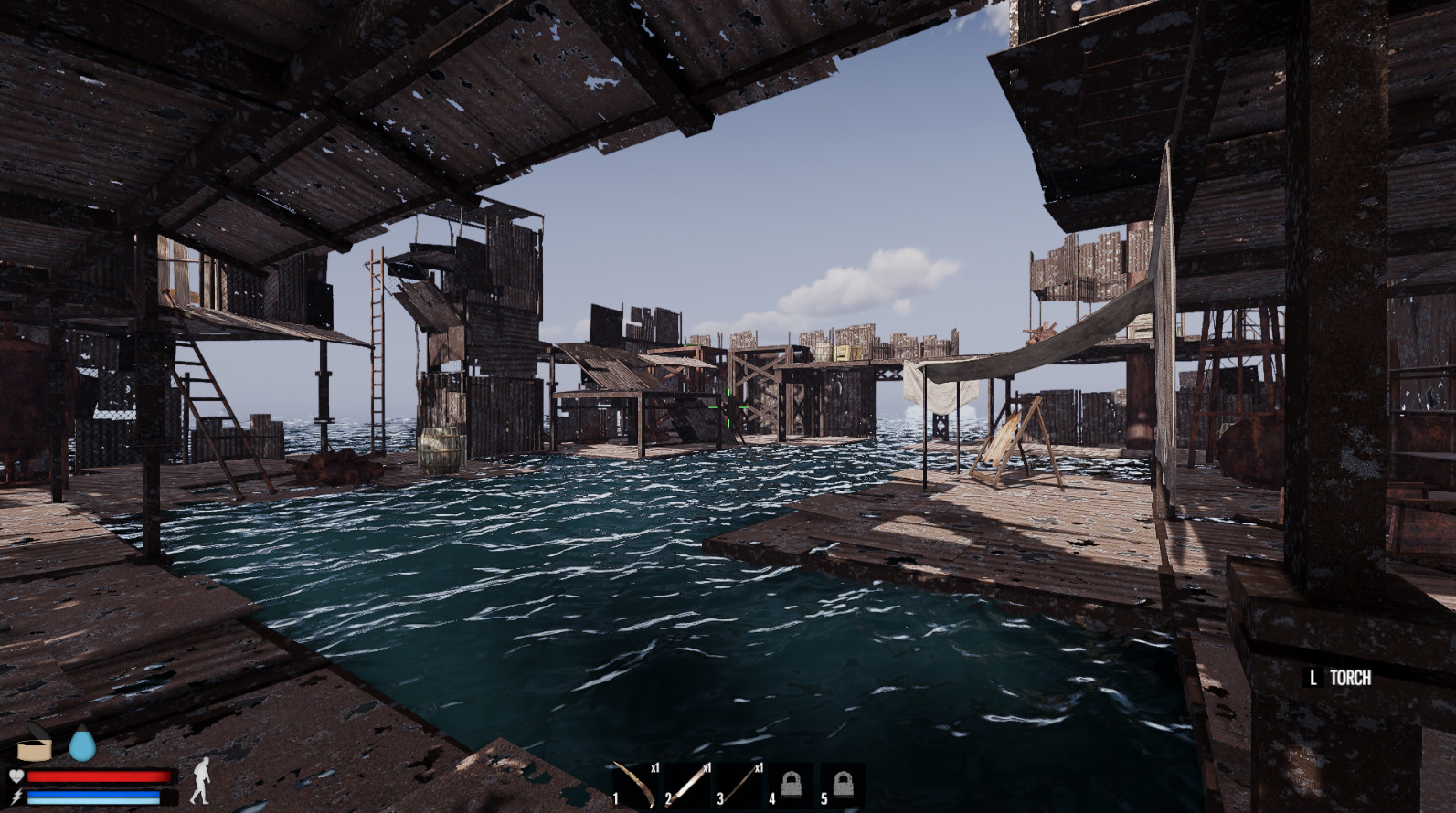1456x813 pixels.
Task: Click the walking character stance indicator
Action: [202, 781]
